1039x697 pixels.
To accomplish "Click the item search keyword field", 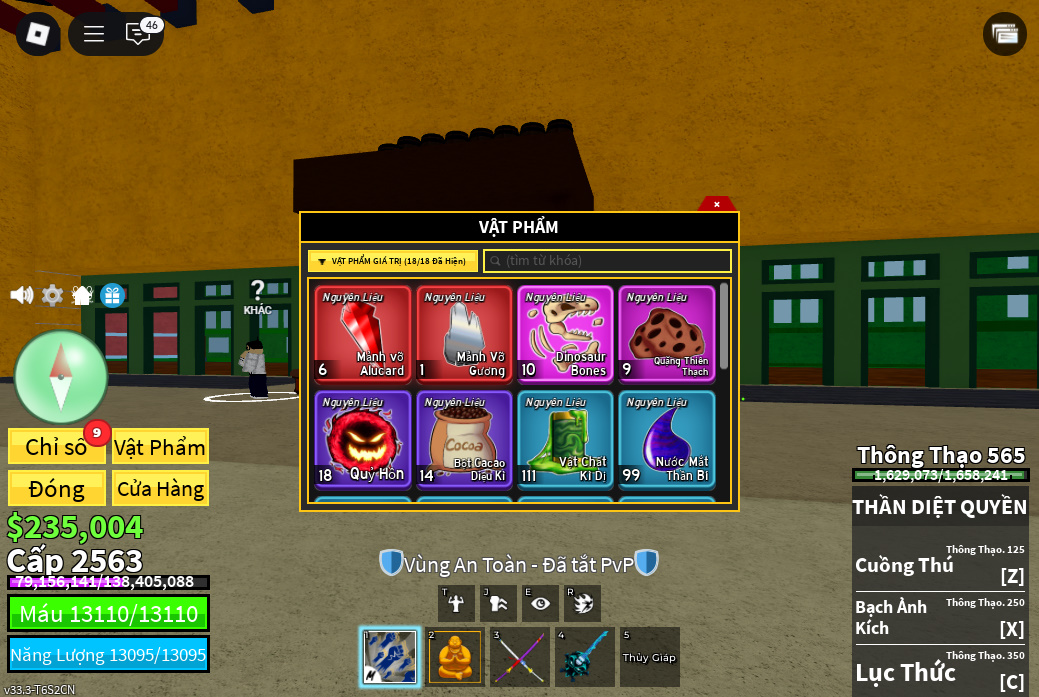I will [x=608, y=261].
